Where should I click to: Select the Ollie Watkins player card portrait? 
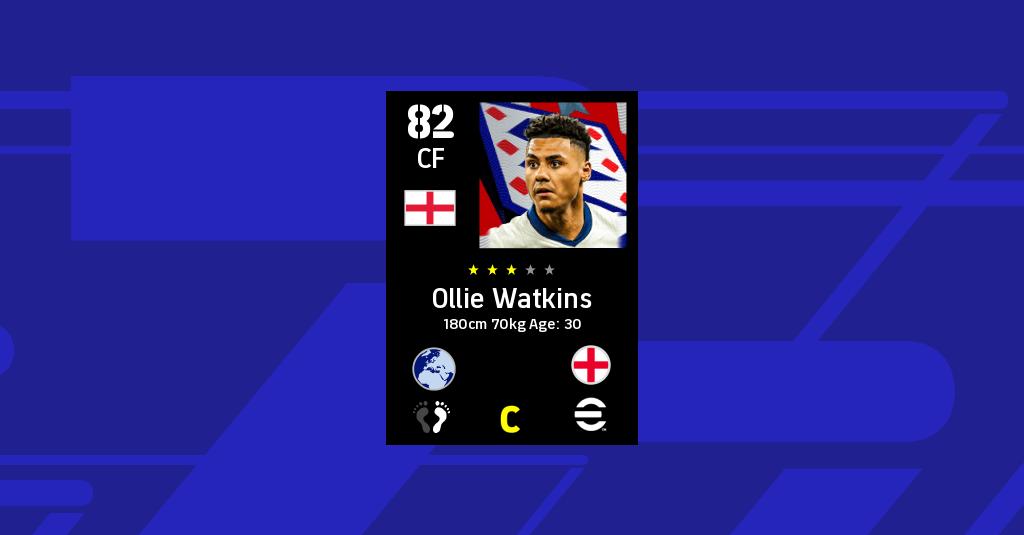[x=551, y=175]
